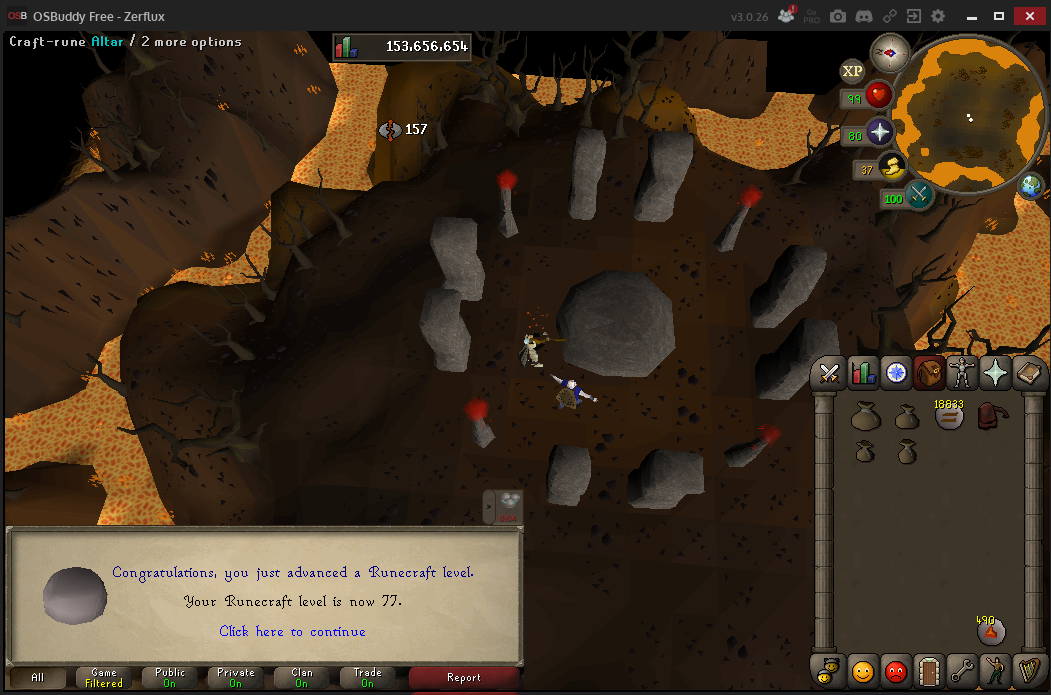
Task: Select the red hat item in inventory
Action: pyautogui.click(x=991, y=414)
